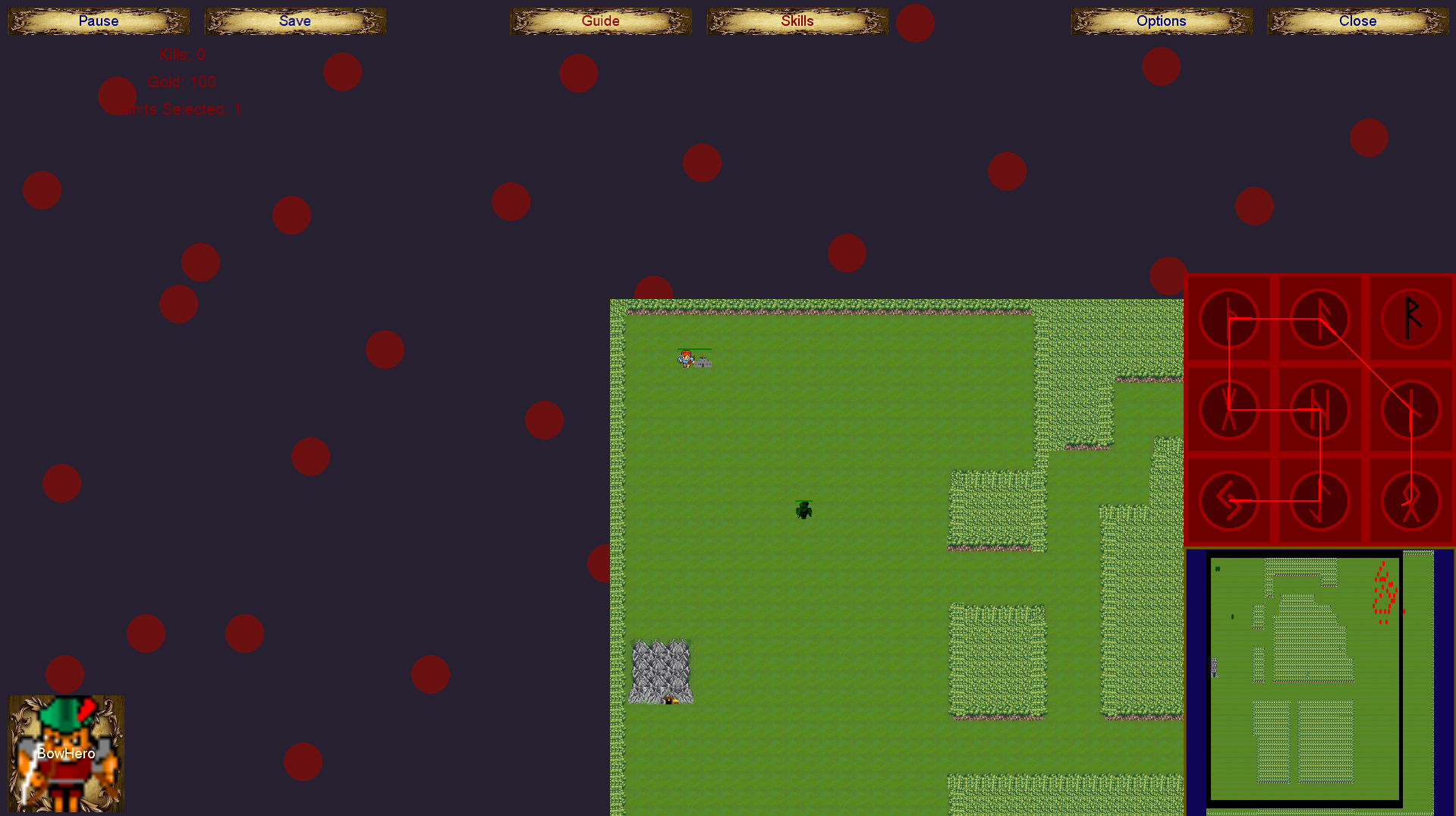Select the thorn-shaped rune
This screenshot has width=1456, height=816.
1229,318
